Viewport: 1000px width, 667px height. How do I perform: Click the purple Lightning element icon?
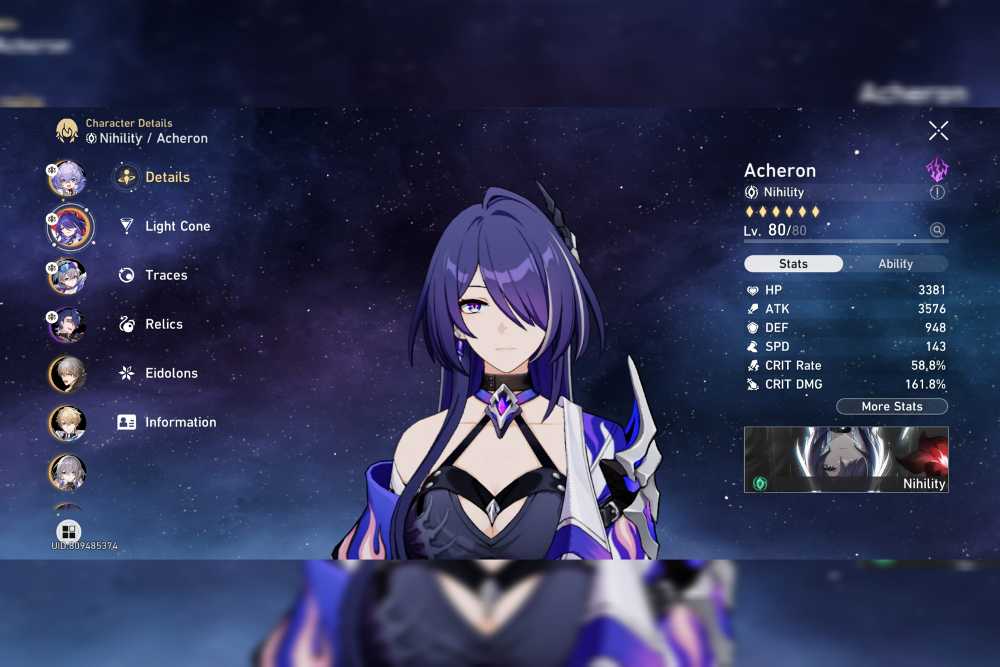tap(937, 168)
